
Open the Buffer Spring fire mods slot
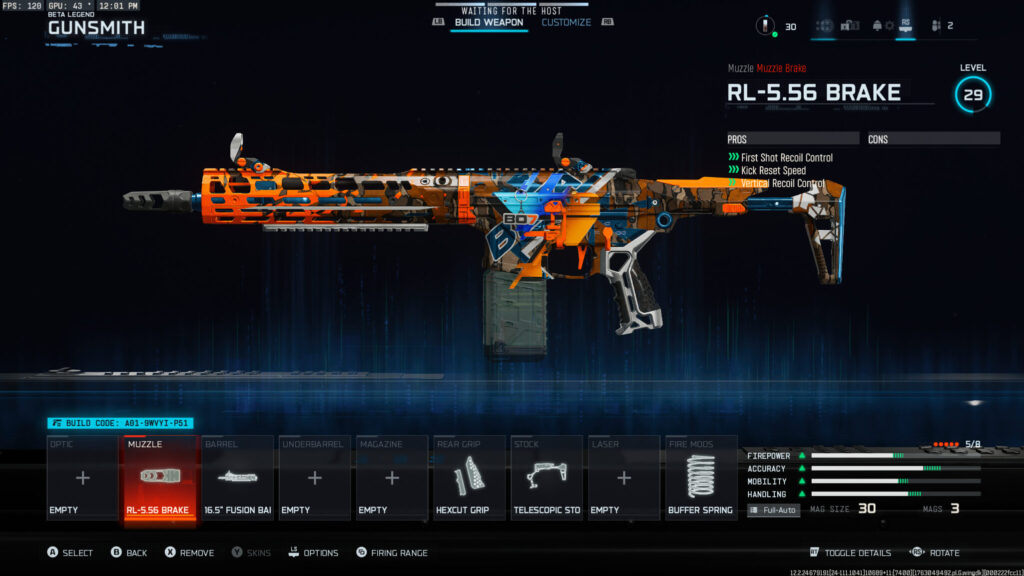coord(700,478)
